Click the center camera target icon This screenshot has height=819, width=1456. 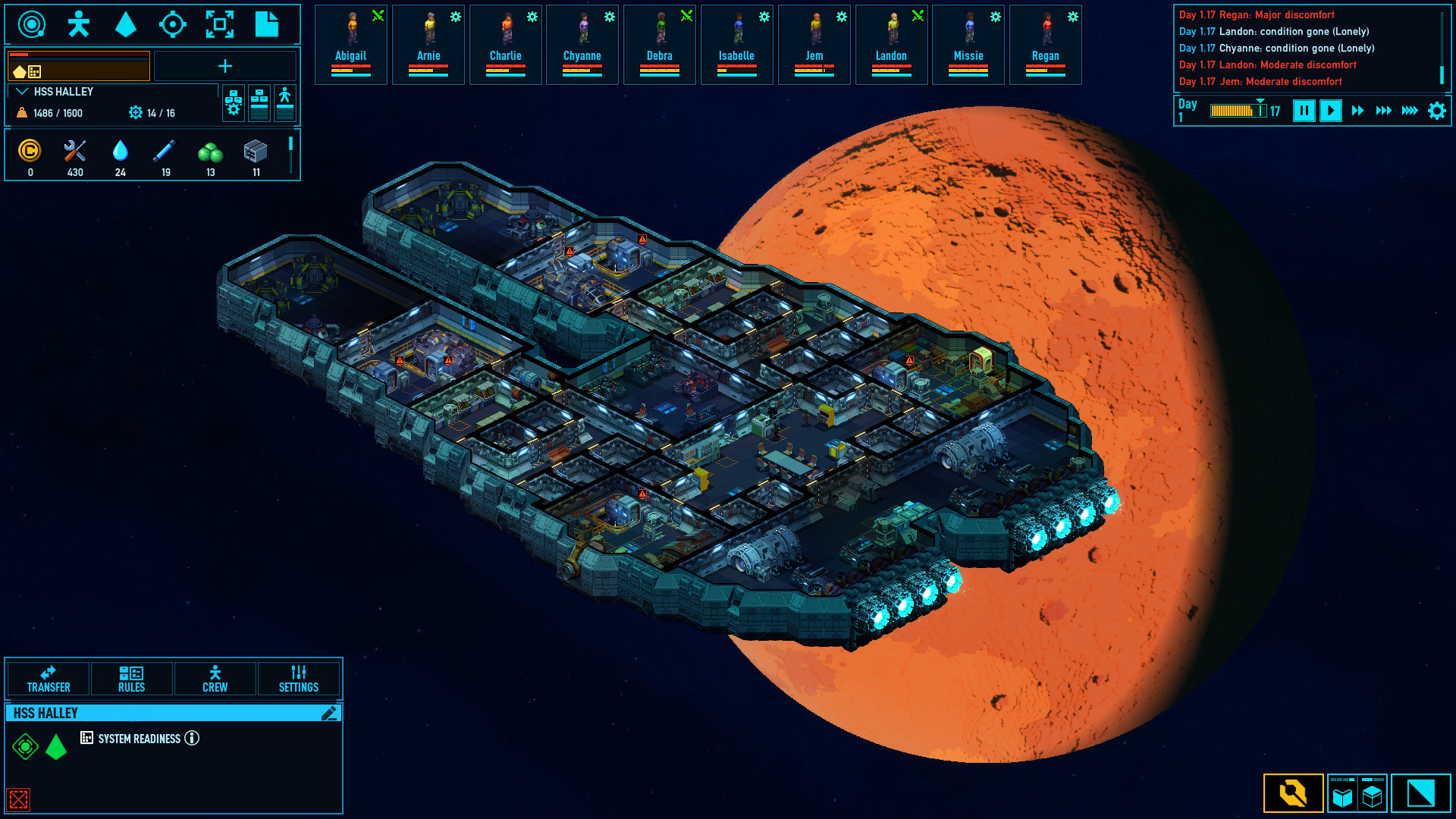pyautogui.click(x=173, y=24)
